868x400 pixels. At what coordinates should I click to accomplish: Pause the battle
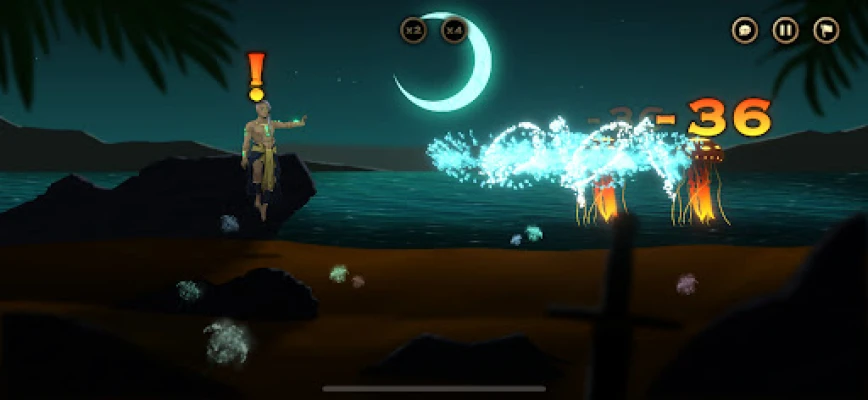click(786, 30)
